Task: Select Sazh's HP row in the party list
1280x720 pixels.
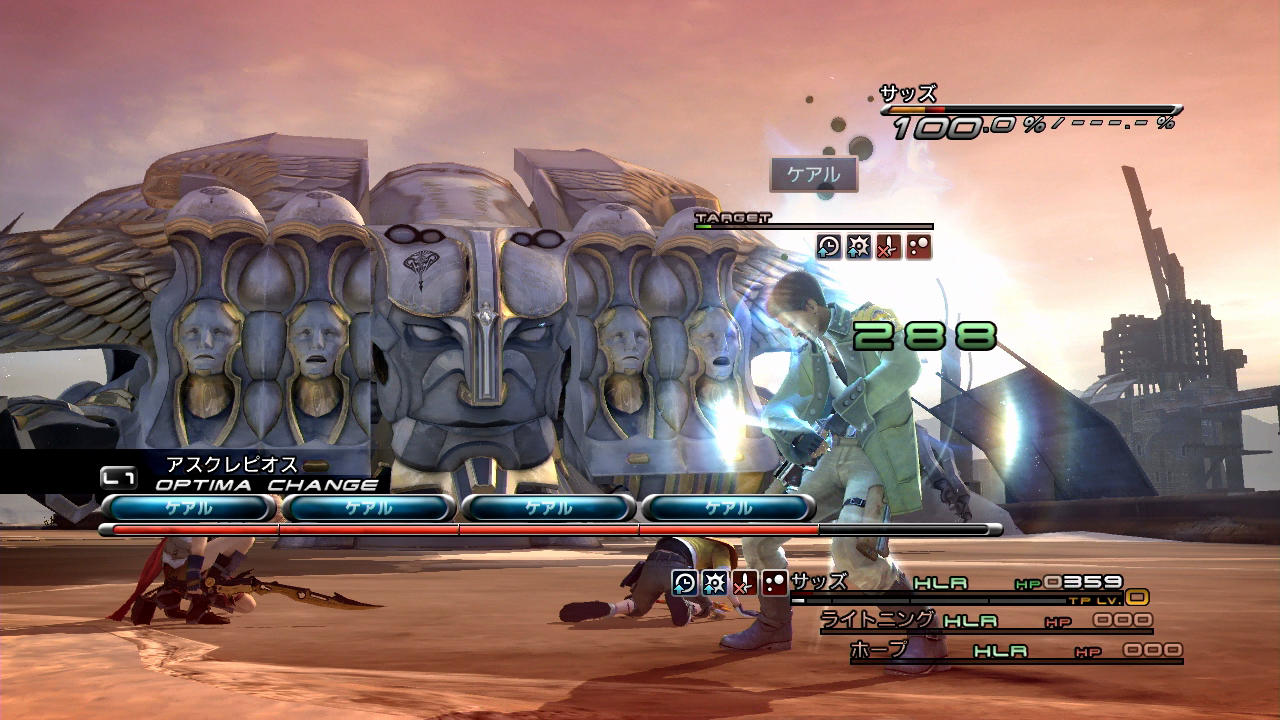Action: point(968,582)
